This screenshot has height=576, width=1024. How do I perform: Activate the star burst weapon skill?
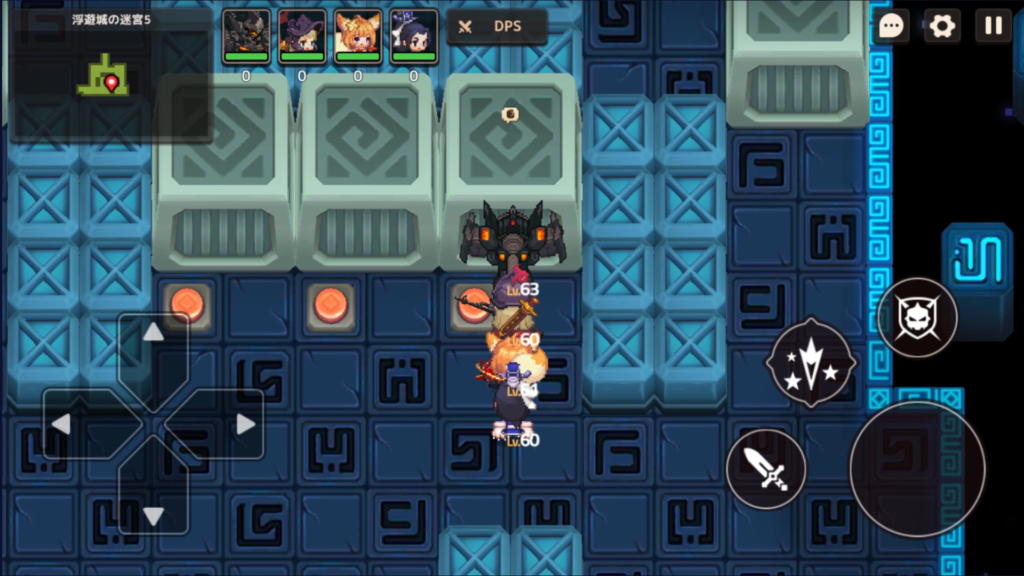point(810,362)
